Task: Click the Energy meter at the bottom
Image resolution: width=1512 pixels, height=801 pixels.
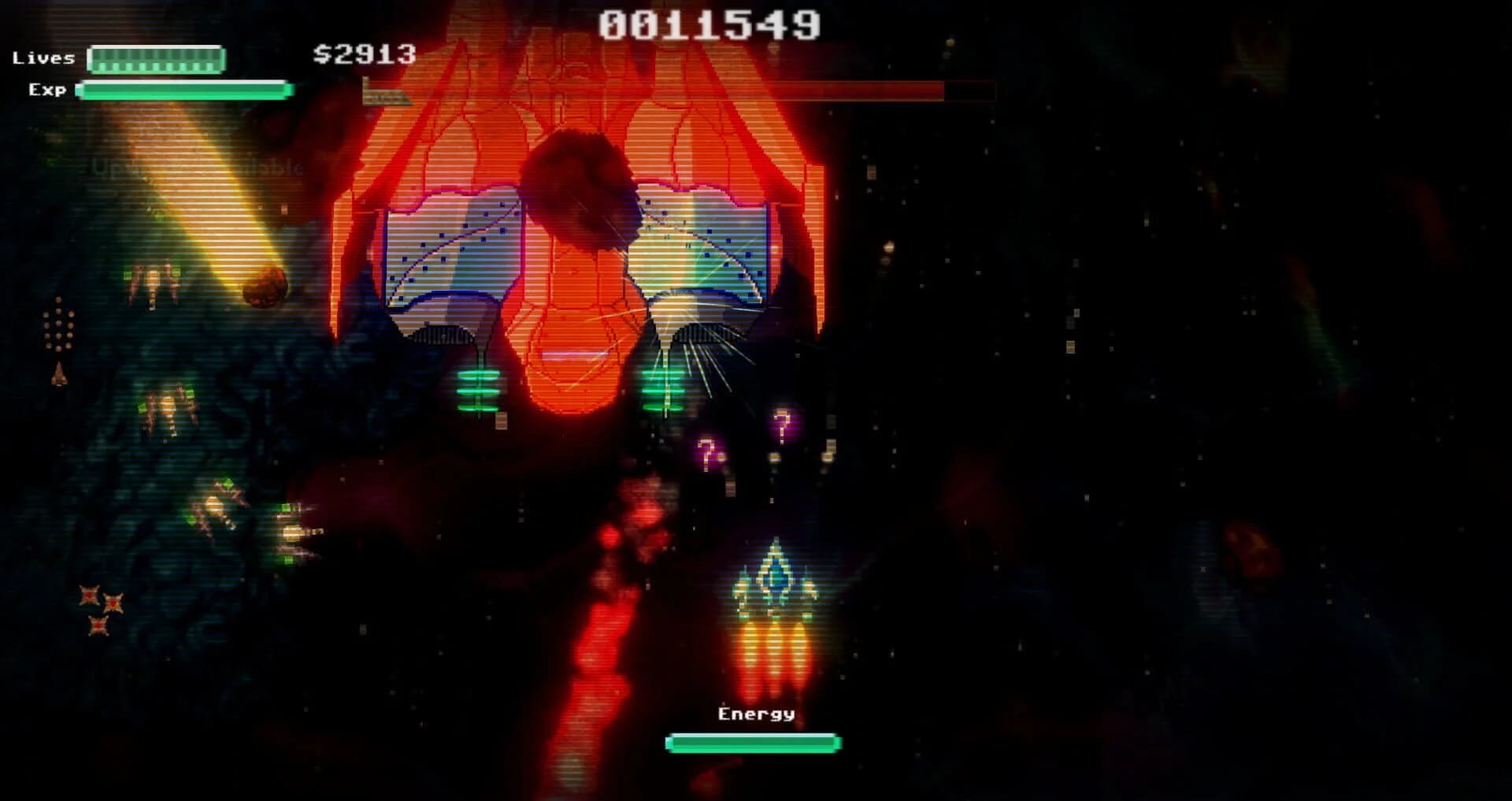Action: 752,741
